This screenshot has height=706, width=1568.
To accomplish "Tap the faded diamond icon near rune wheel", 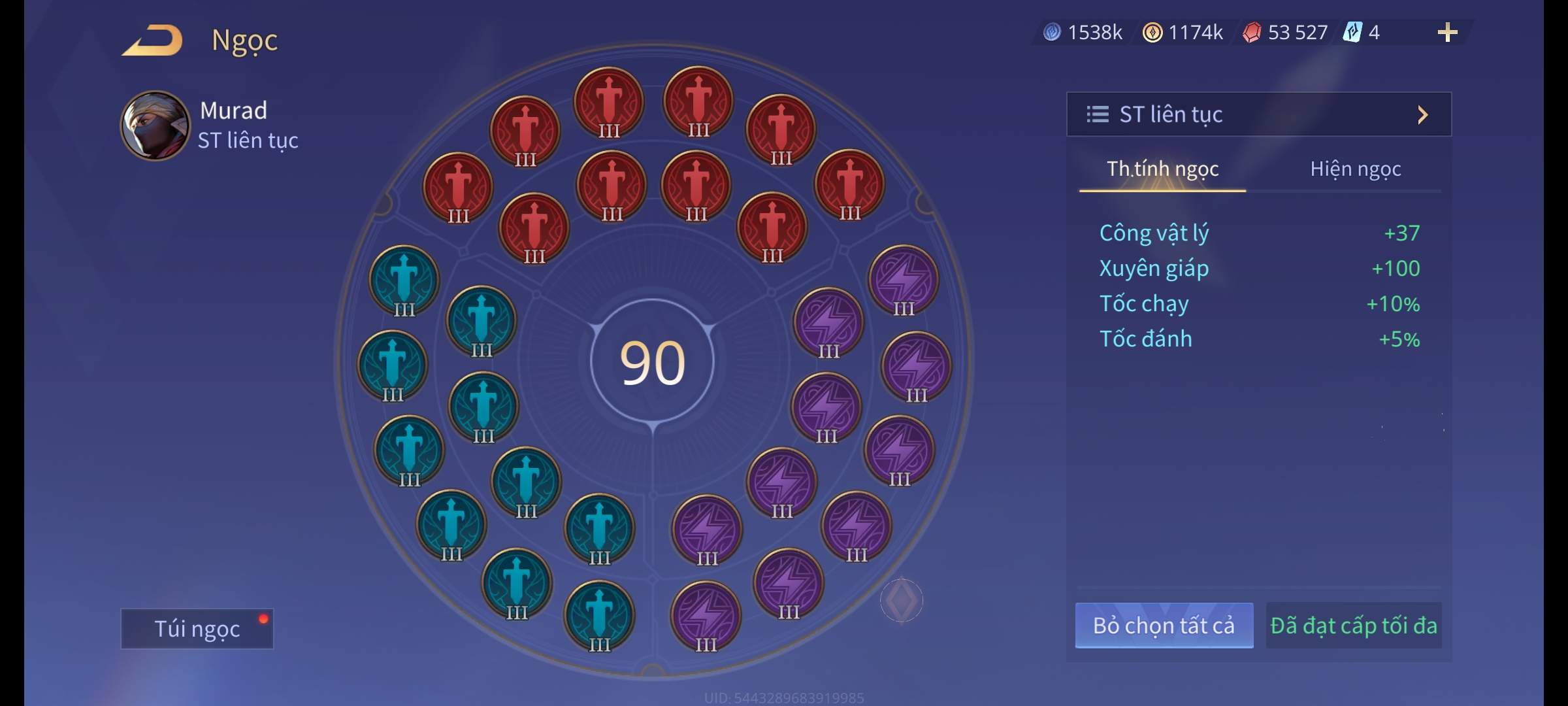I will [x=901, y=600].
